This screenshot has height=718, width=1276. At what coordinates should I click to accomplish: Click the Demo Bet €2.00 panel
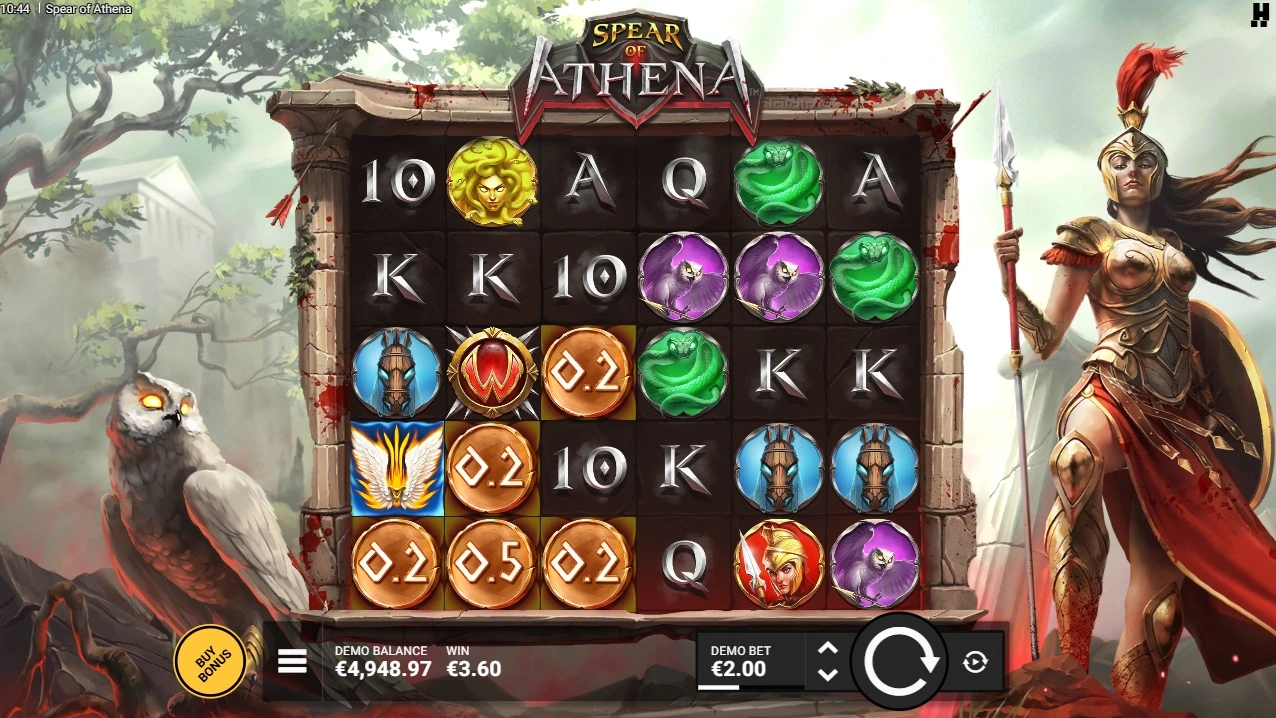(750, 661)
